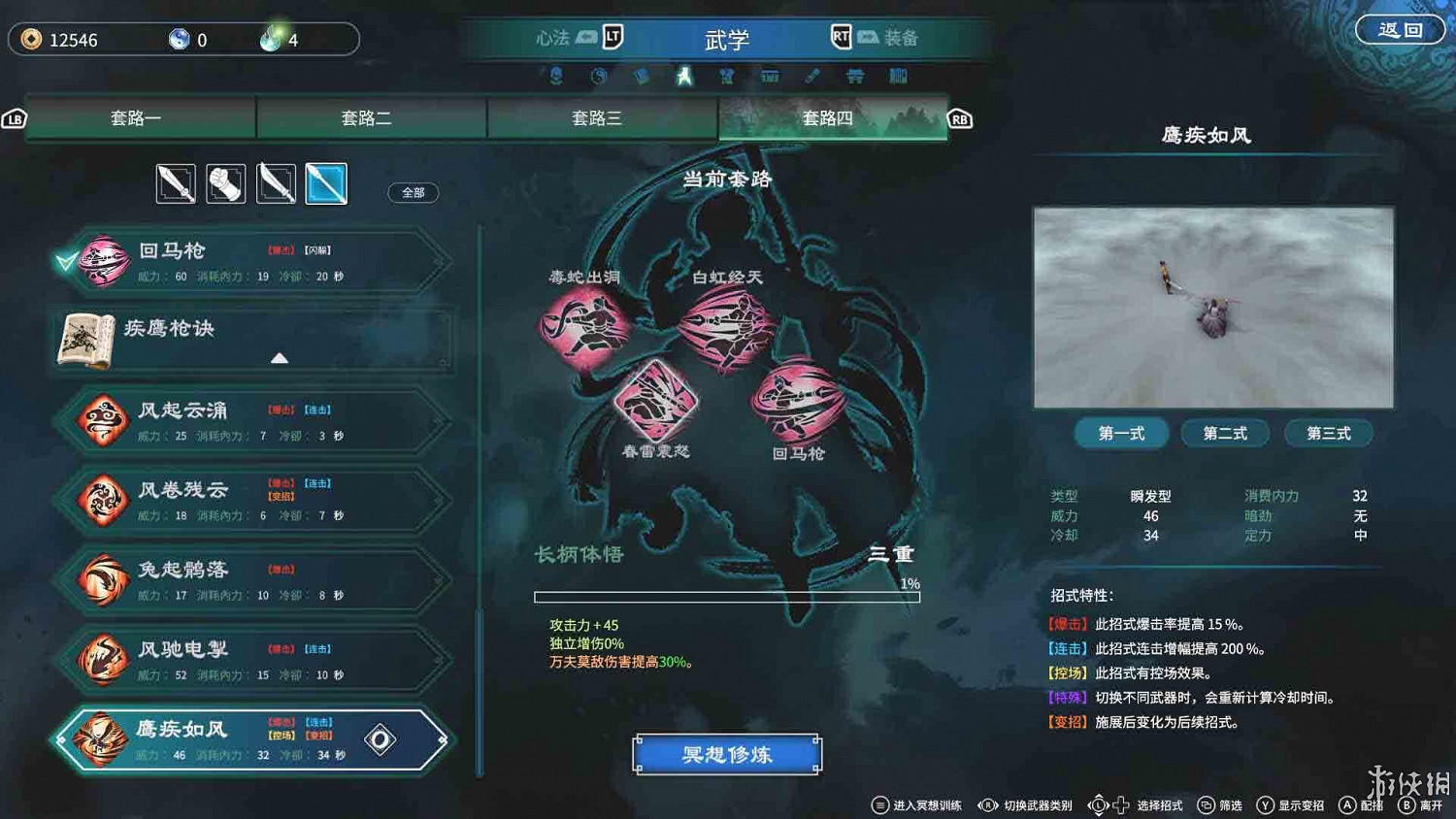Select the fist weapon filter icon
The height and width of the screenshot is (819, 1456).
pyautogui.click(x=226, y=183)
